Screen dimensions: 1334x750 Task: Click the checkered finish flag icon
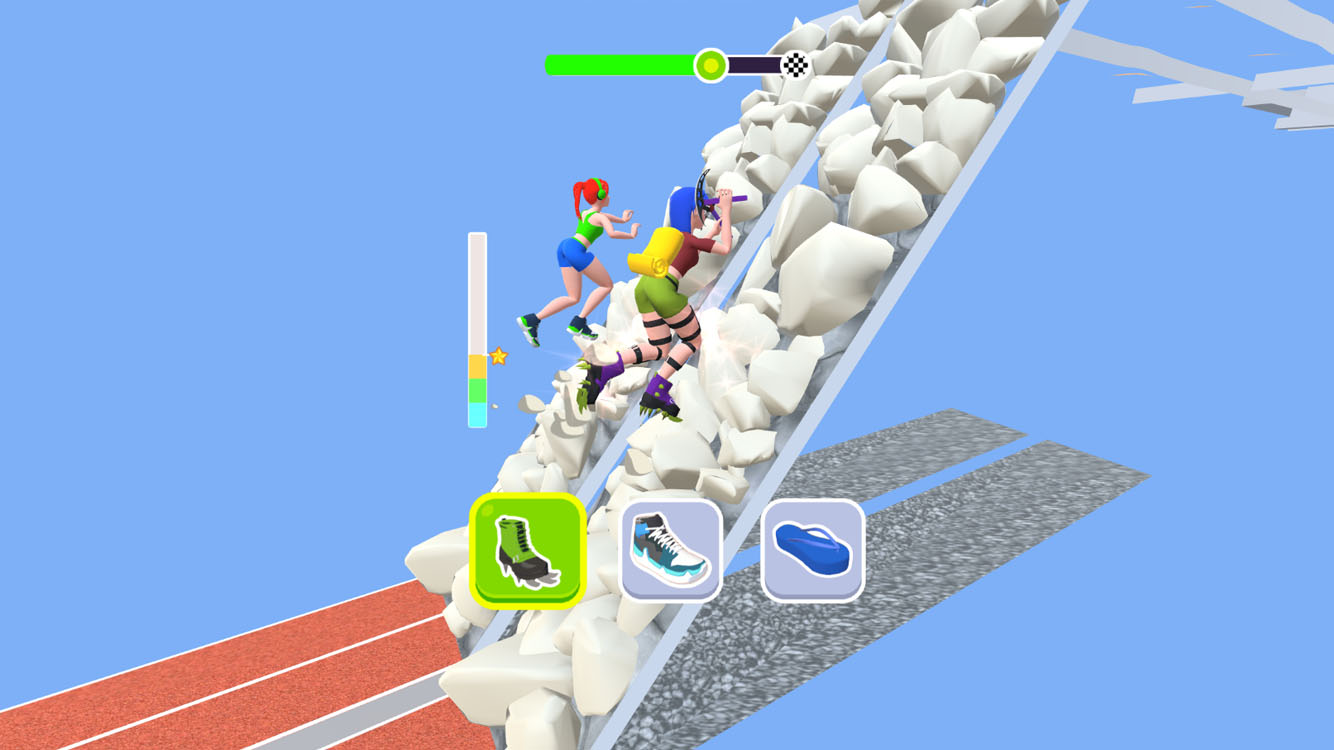pos(797,64)
